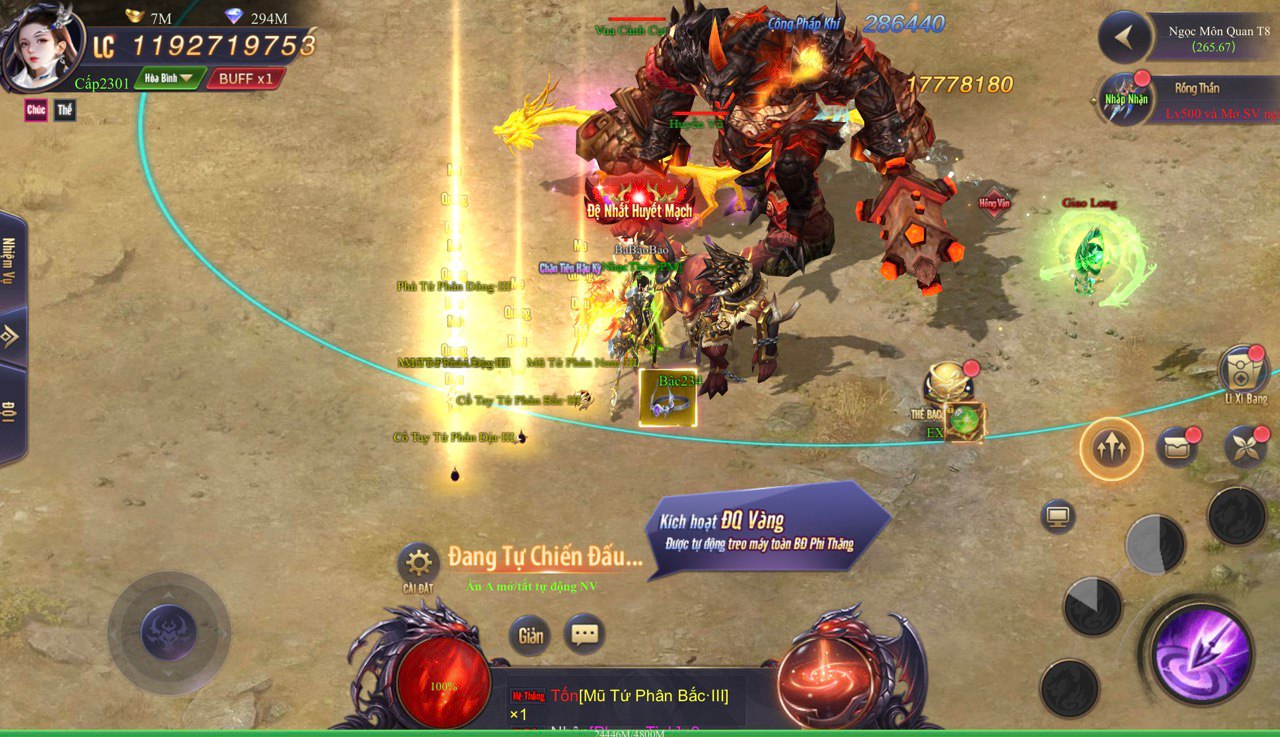Use the purple spear main attack skill
1280x737 pixels.
click(x=1200, y=654)
